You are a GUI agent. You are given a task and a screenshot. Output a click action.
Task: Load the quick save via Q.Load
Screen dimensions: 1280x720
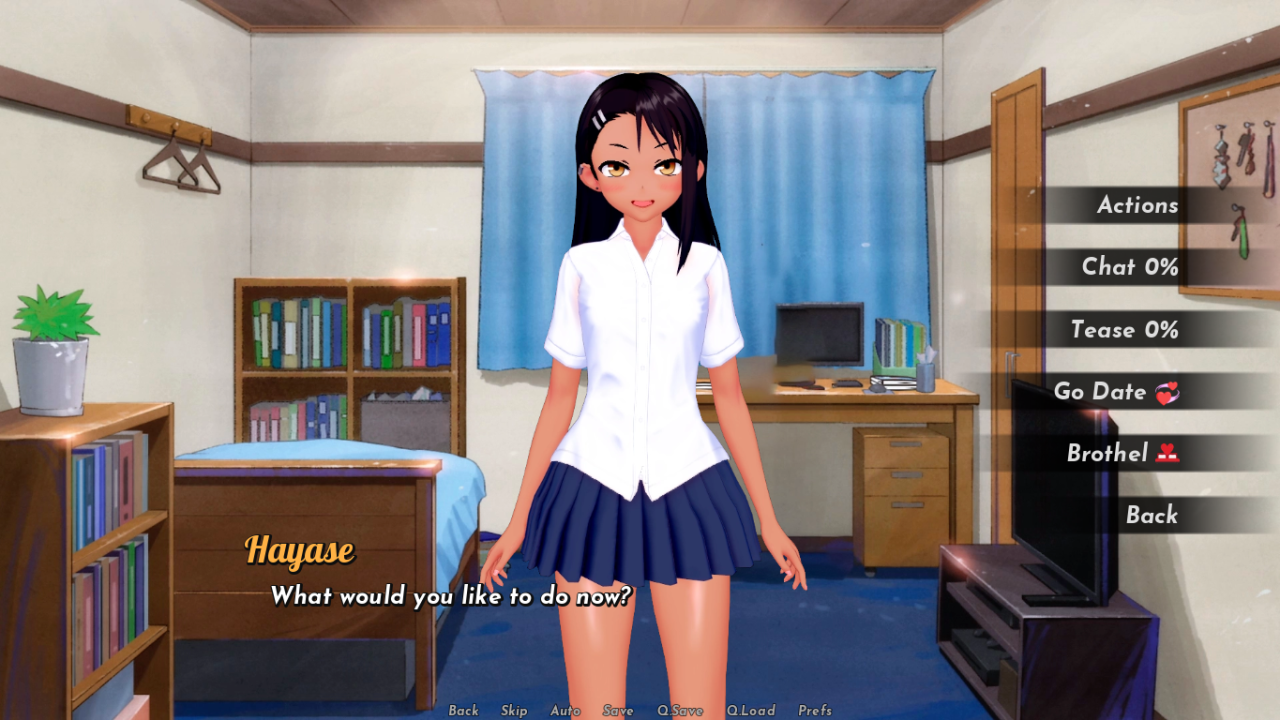pyautogui.click(x=752, y=710)
